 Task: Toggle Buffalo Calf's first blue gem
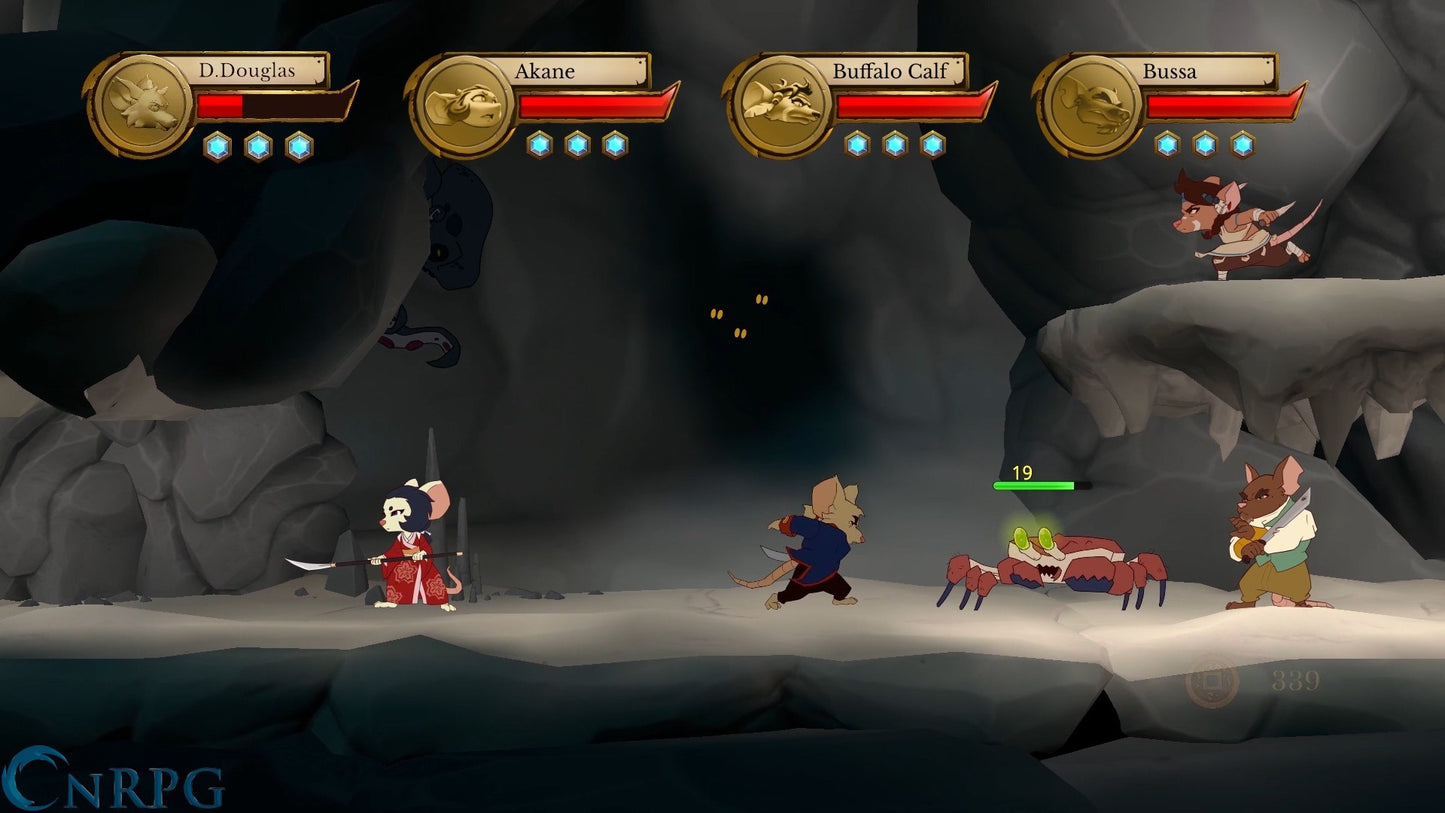857,144
